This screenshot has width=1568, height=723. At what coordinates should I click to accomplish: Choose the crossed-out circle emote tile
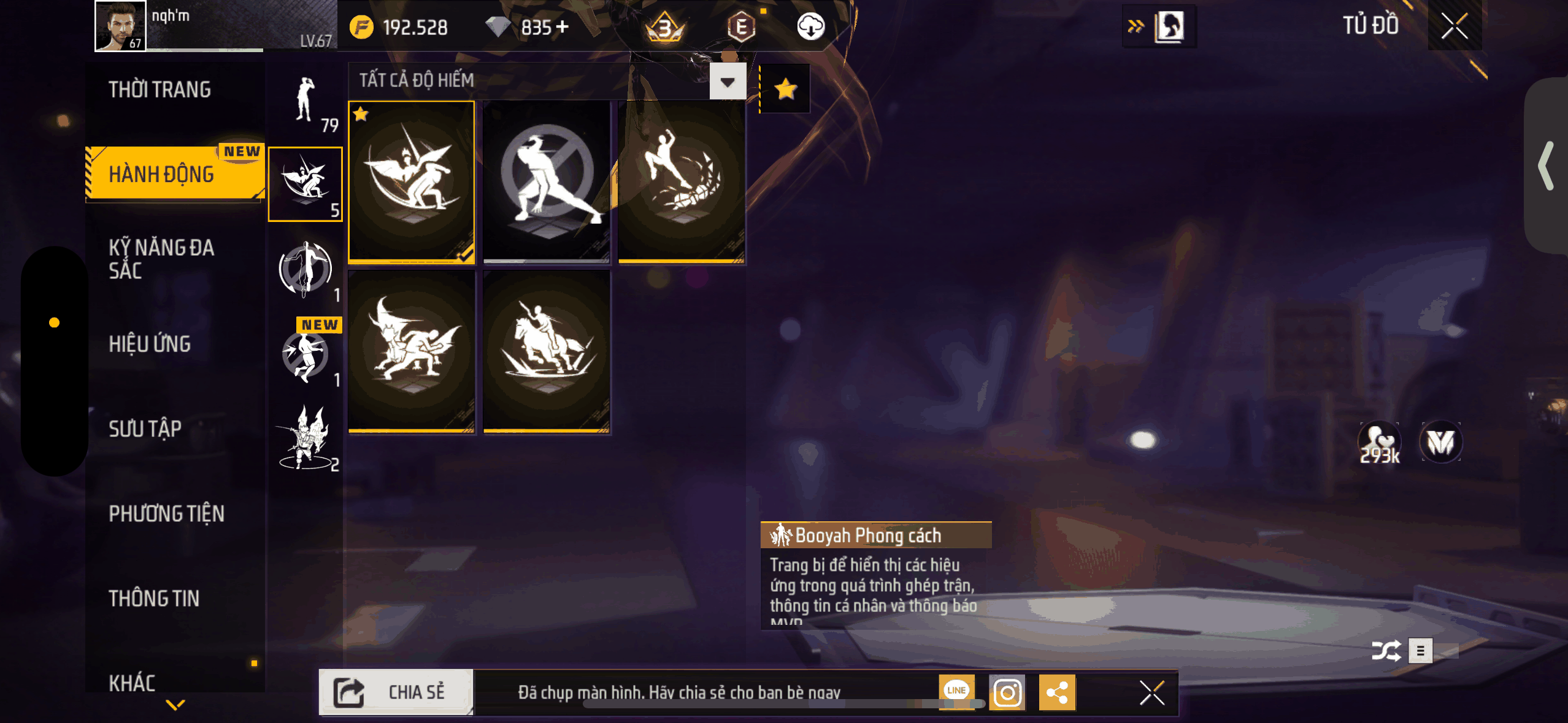[x=547, y=182]
